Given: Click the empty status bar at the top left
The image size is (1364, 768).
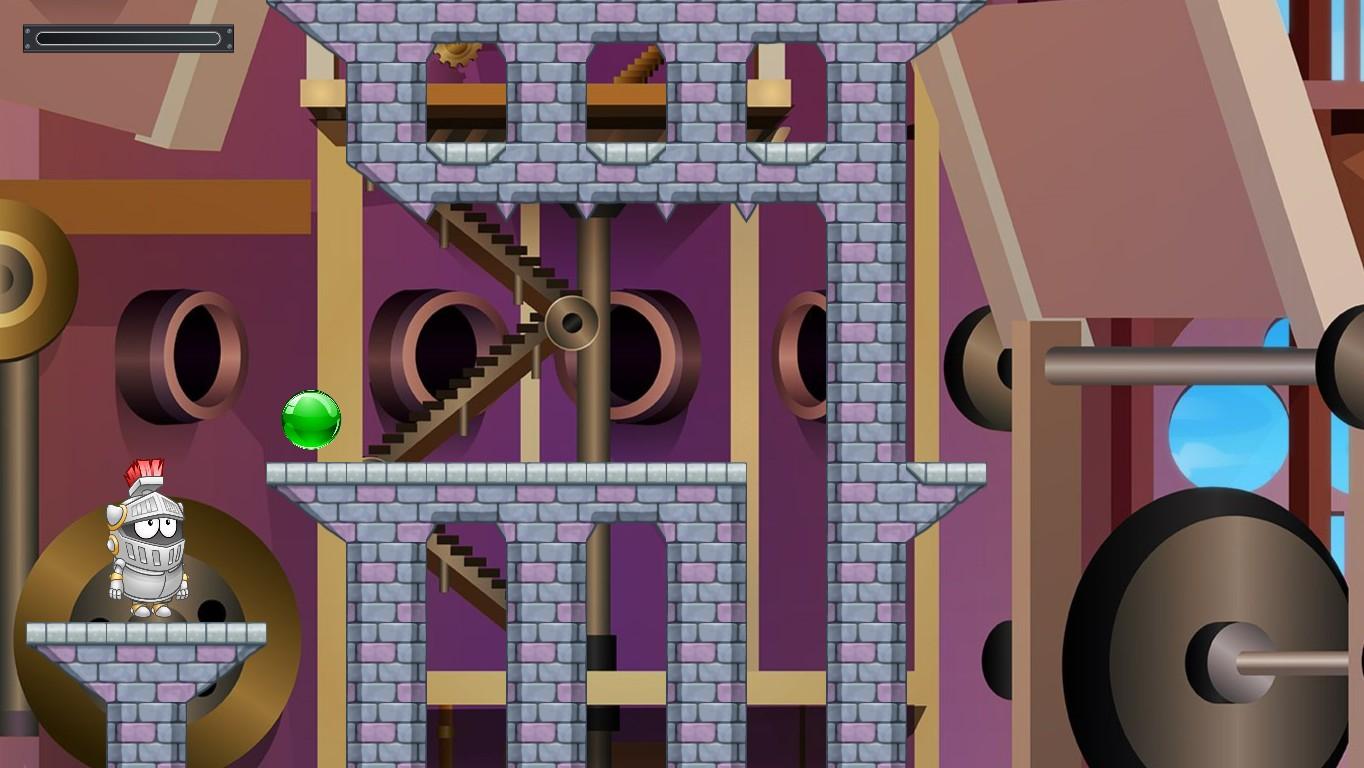Looking at the screenshot, I should (127, 38).
